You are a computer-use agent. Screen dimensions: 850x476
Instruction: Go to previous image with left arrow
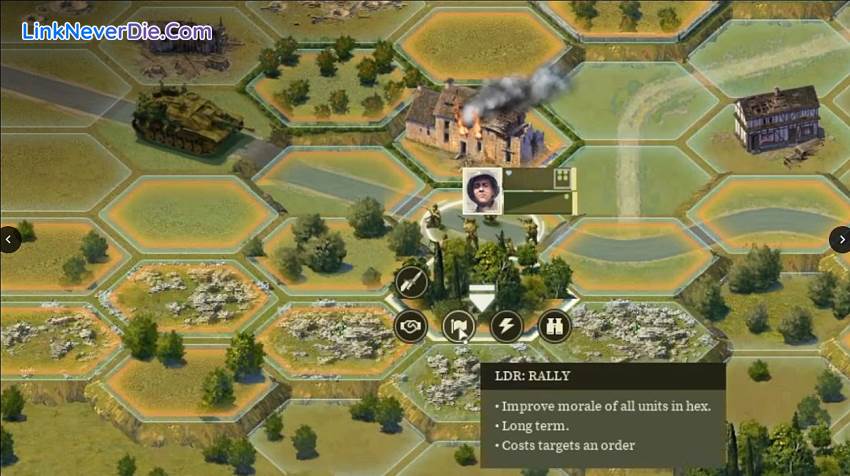[x=10, y=239]
